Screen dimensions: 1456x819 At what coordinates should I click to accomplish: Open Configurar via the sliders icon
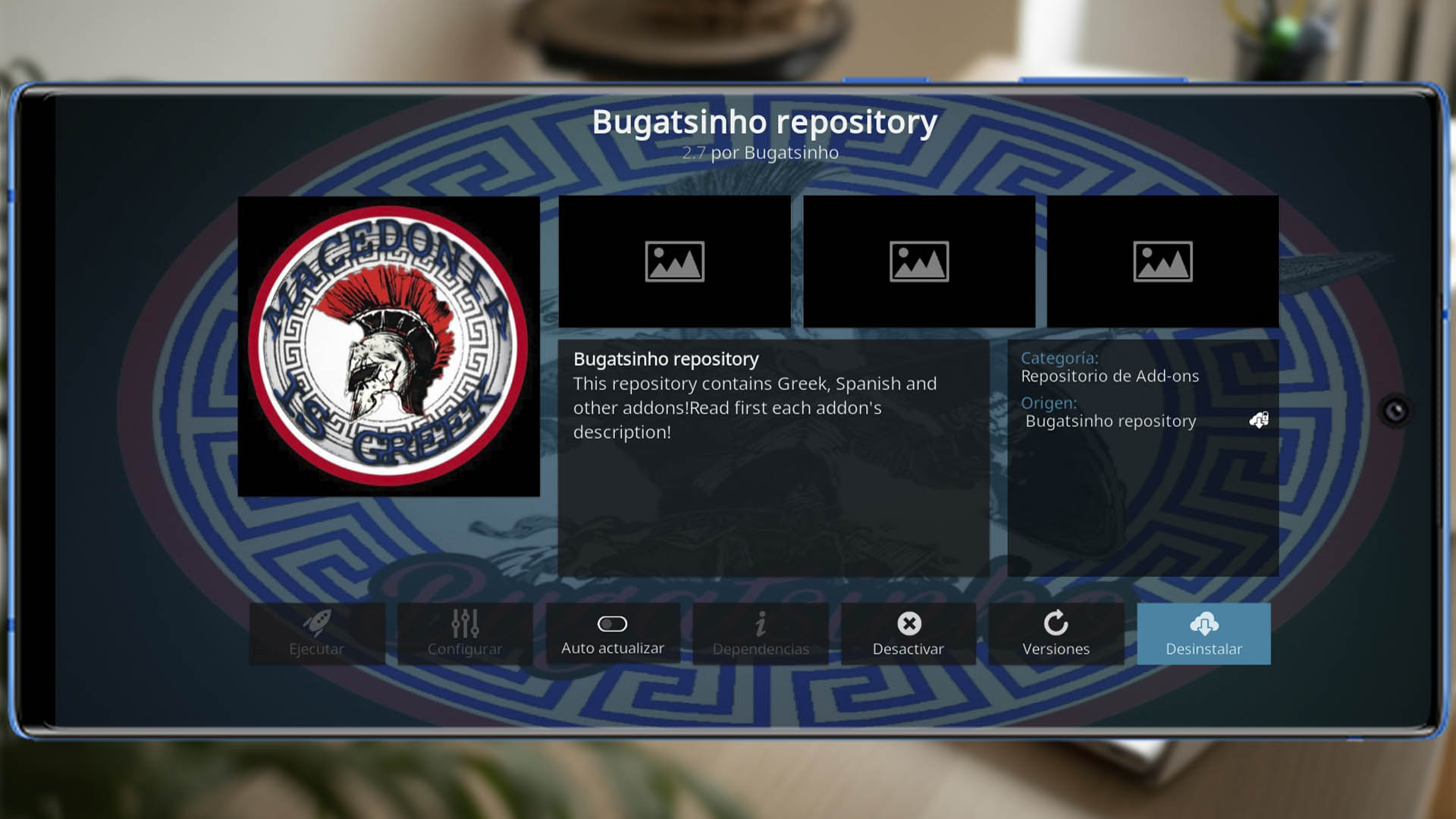tap(464, 624)
